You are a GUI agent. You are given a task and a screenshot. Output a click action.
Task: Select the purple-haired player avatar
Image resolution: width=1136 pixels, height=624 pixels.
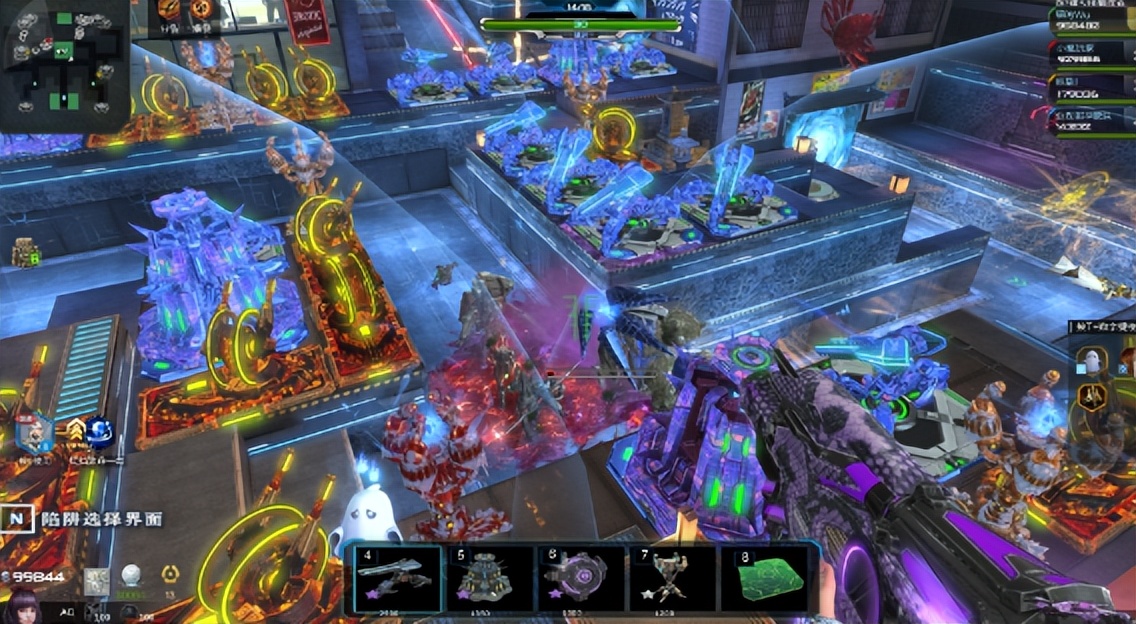click(x=21, y=604)
